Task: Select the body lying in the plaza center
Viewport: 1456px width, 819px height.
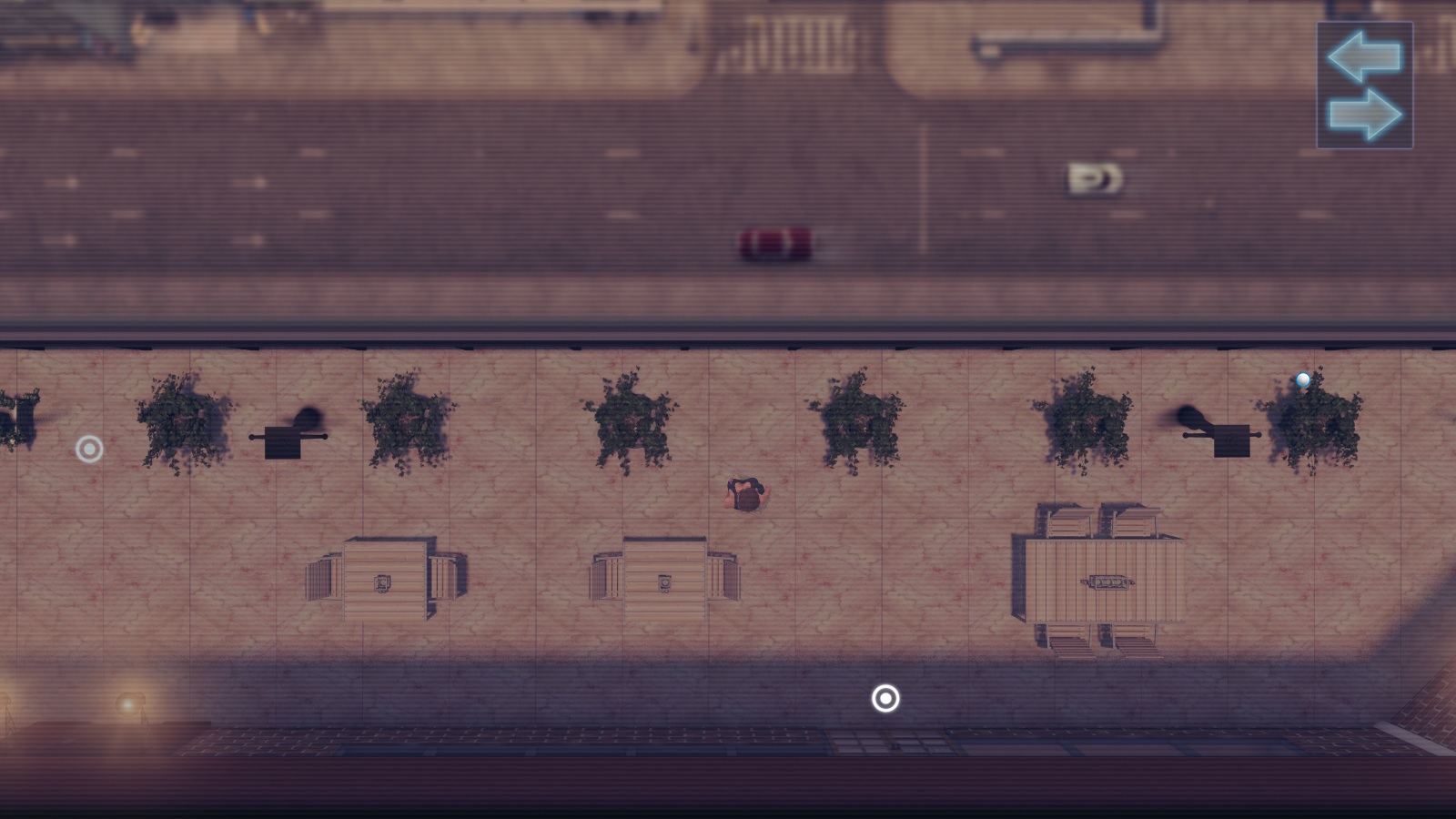Action: pyautogui.click(x=746, y=494)
